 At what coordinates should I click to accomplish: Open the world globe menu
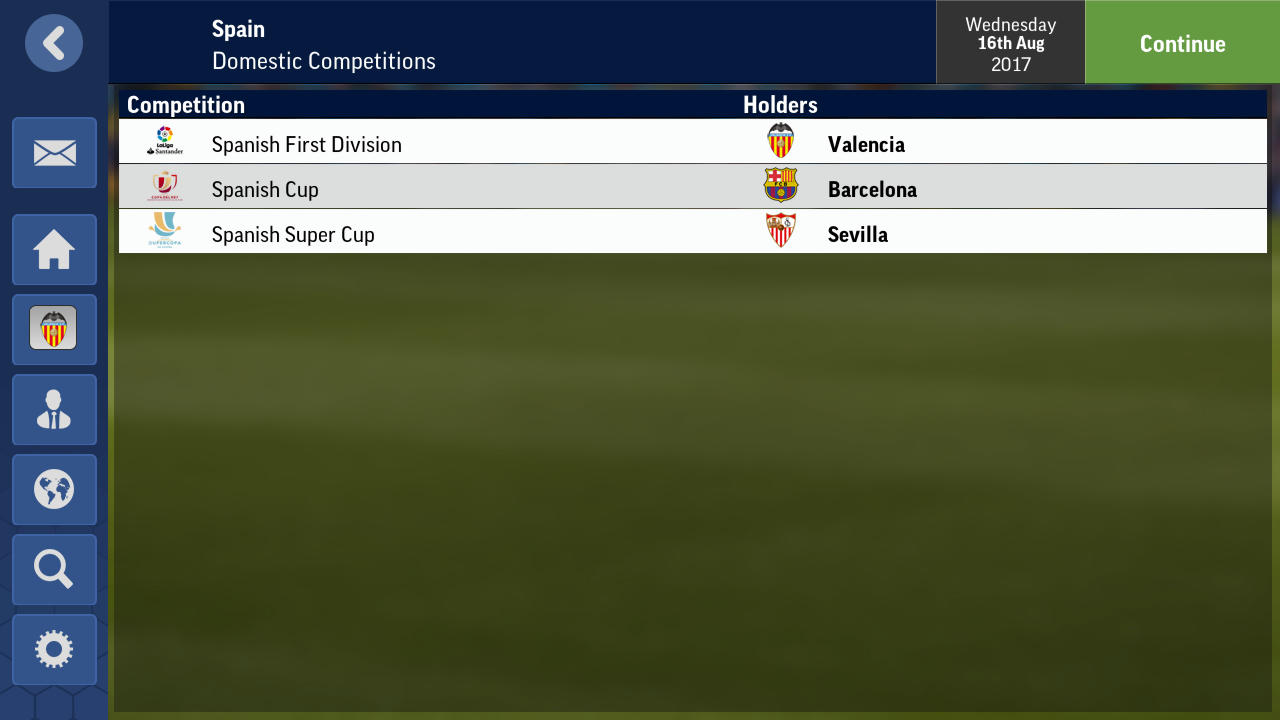(x=54, y=489)
